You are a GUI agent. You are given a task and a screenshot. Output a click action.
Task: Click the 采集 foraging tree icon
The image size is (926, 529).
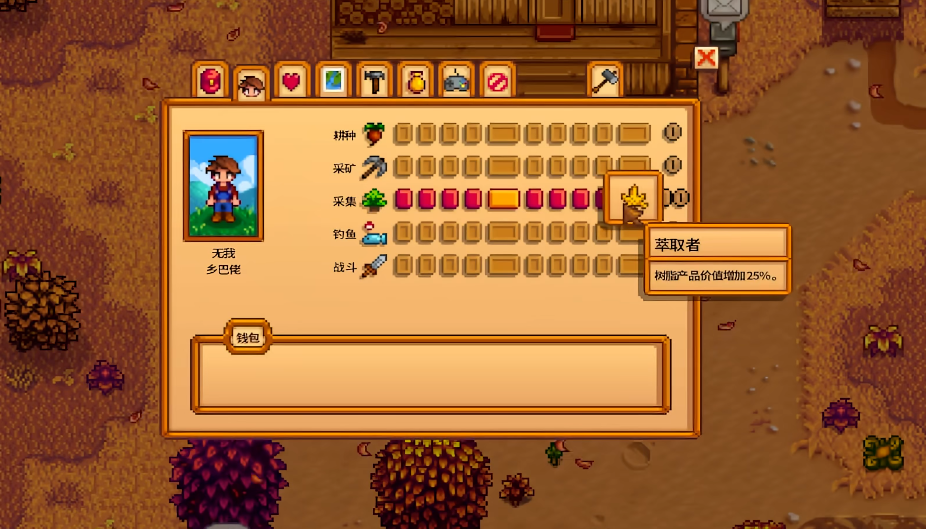374,200
